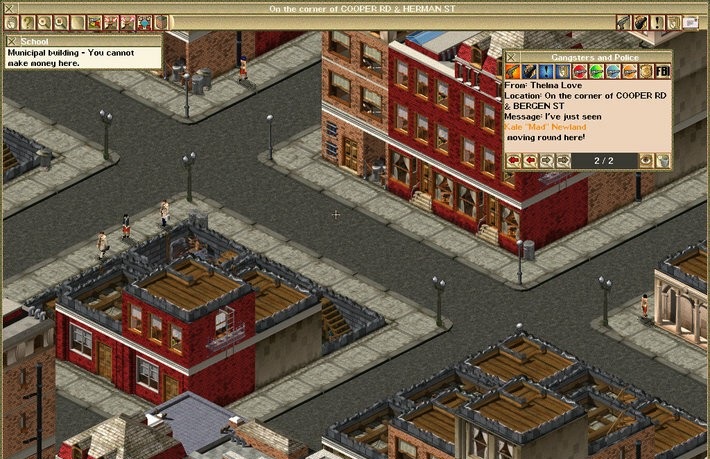The image size is (710, 459).
Task: Select the FBI message filter
Action: [662, 72]
